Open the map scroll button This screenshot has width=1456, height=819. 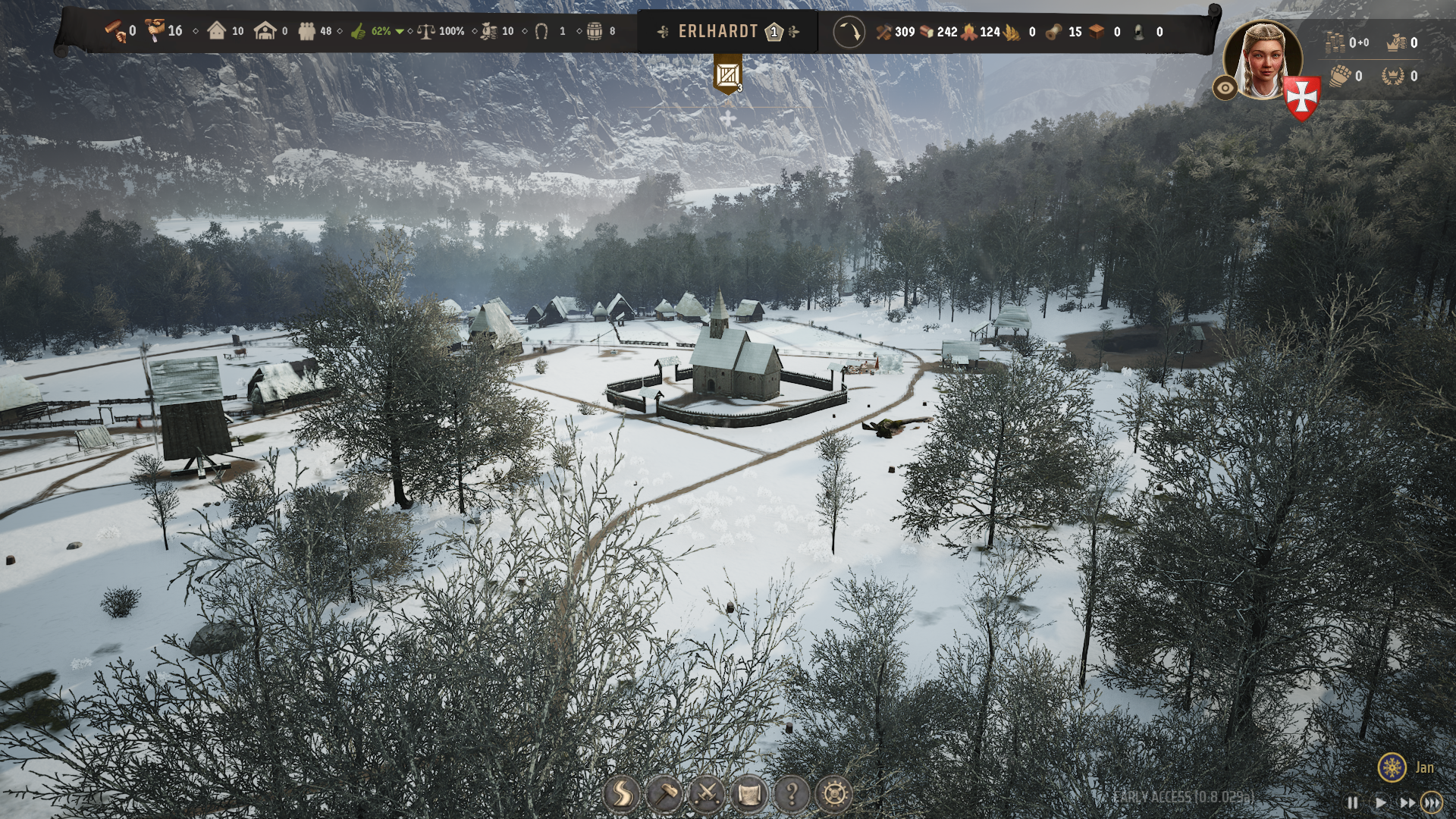click(749, 794)
